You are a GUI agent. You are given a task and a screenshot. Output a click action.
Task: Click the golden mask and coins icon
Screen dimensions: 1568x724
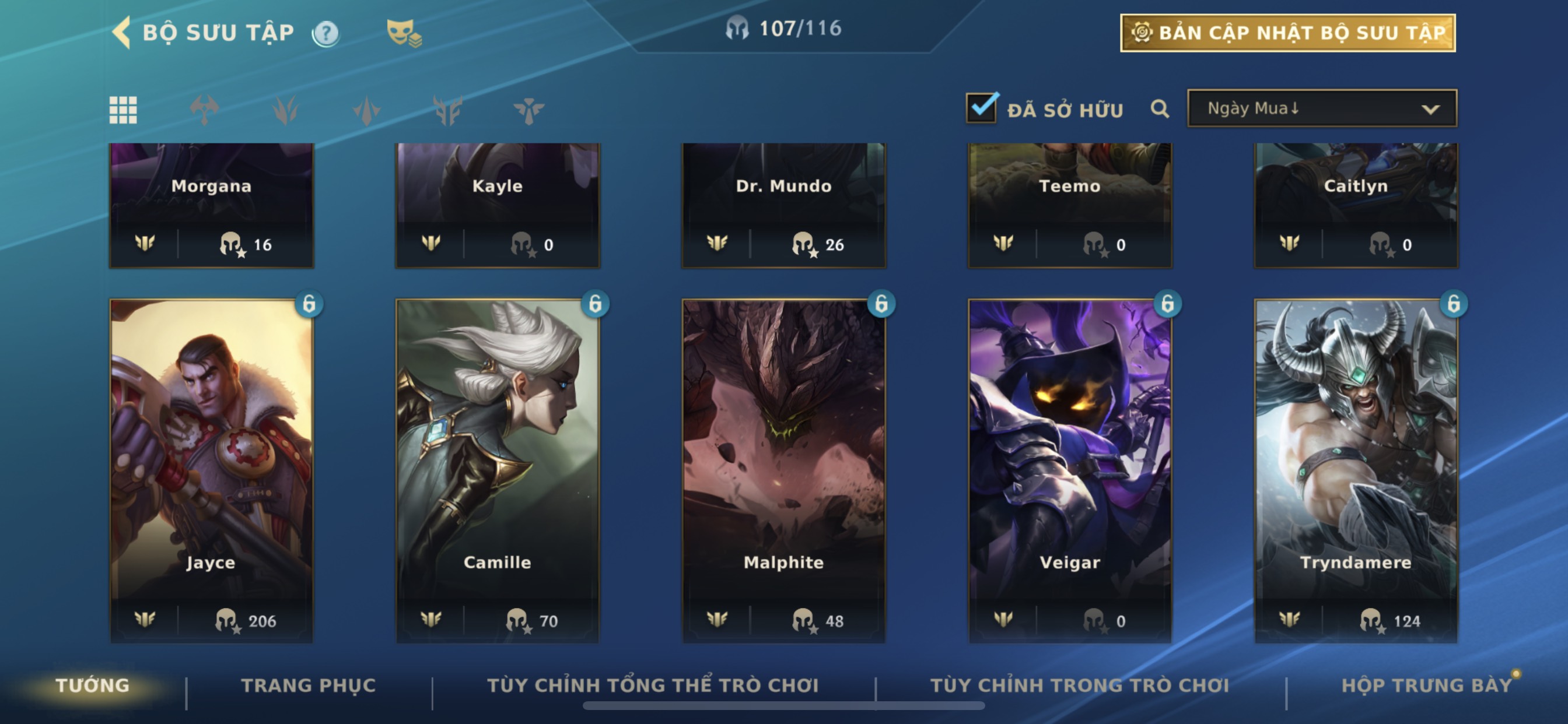pyautogui.click(x=404, y=33)
